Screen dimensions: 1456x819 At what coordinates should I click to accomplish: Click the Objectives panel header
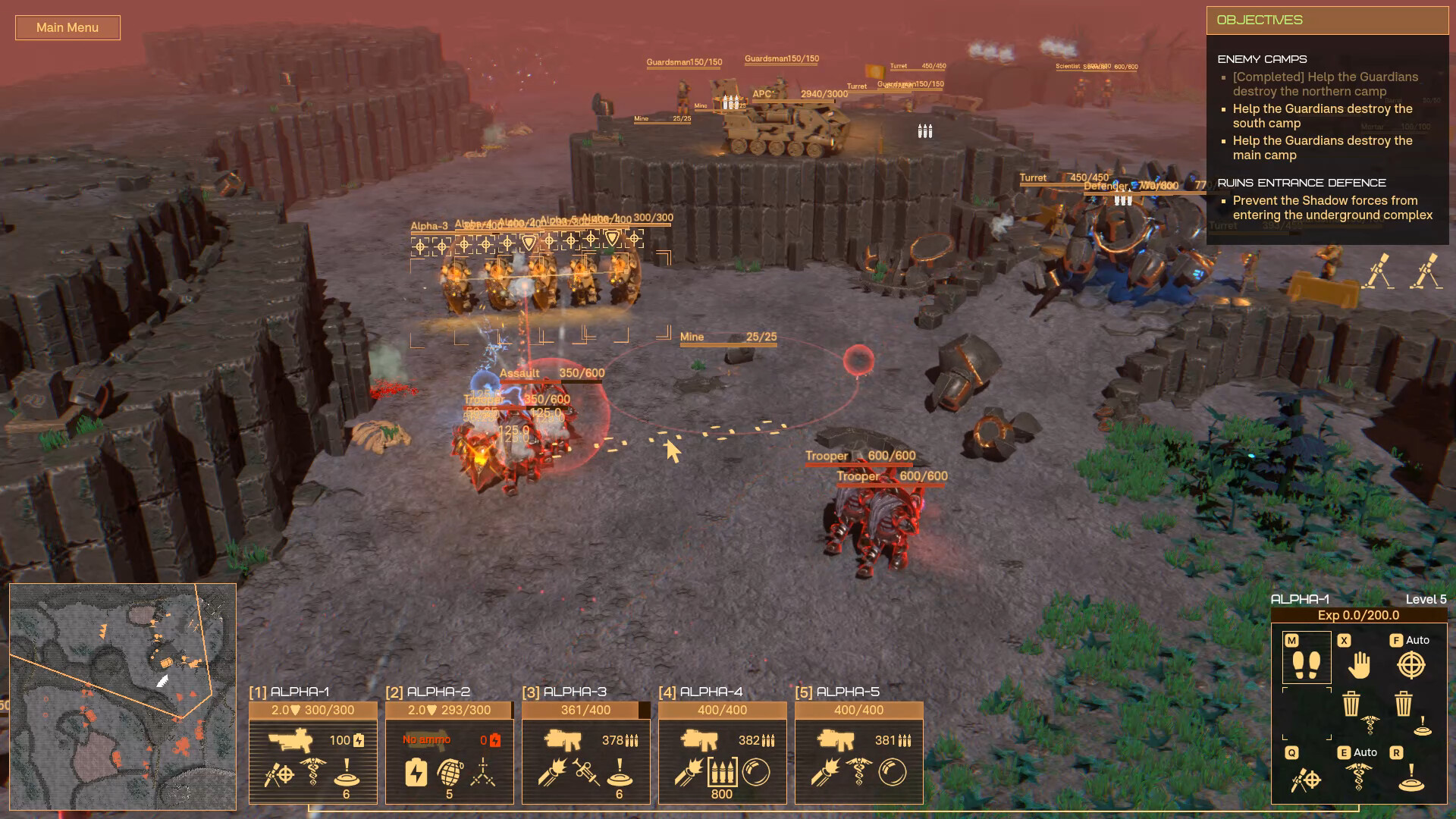[x=1327, y=20]
